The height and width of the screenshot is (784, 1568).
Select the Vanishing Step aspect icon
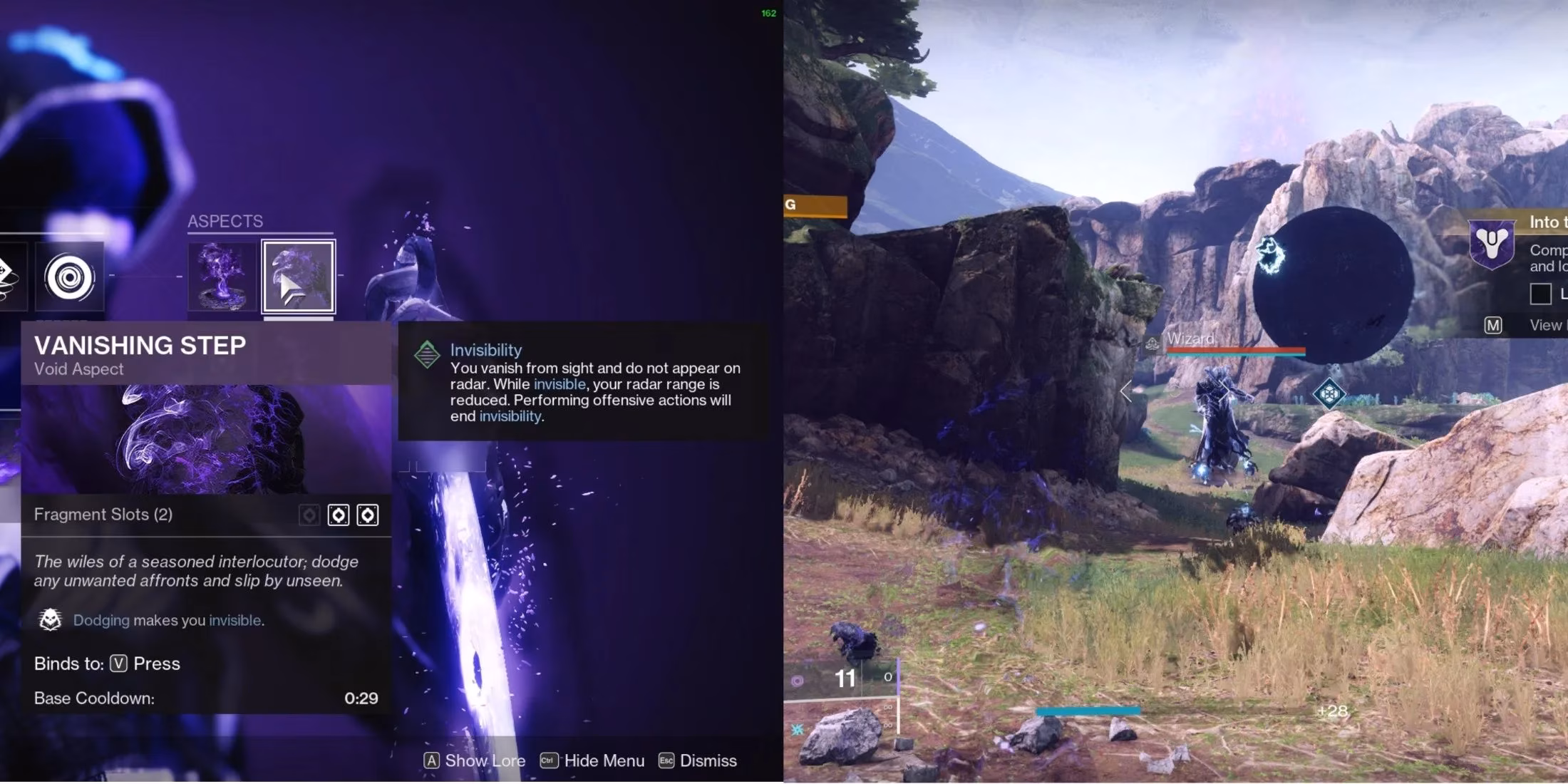point(297,277)
